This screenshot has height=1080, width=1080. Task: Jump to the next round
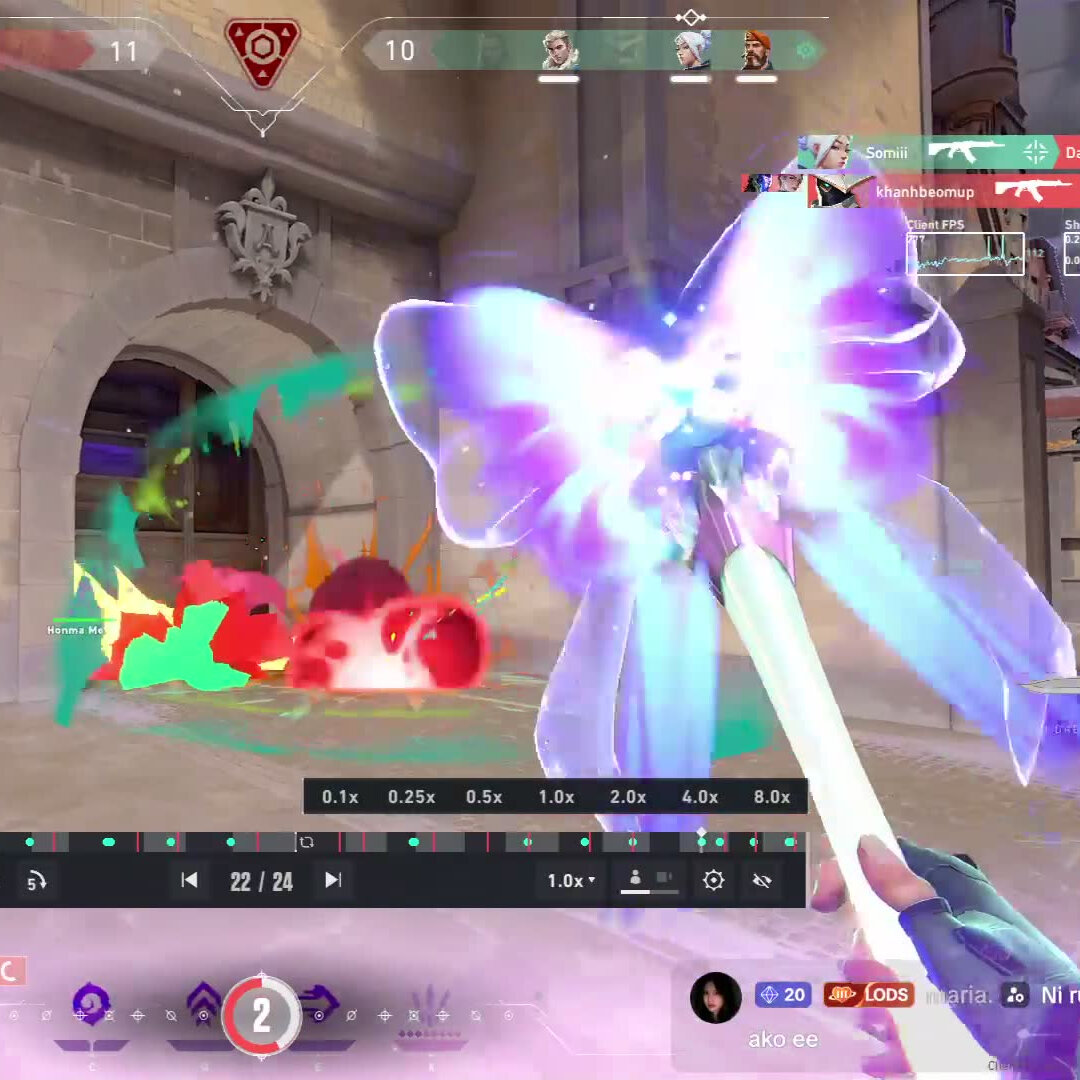point(333,880)
